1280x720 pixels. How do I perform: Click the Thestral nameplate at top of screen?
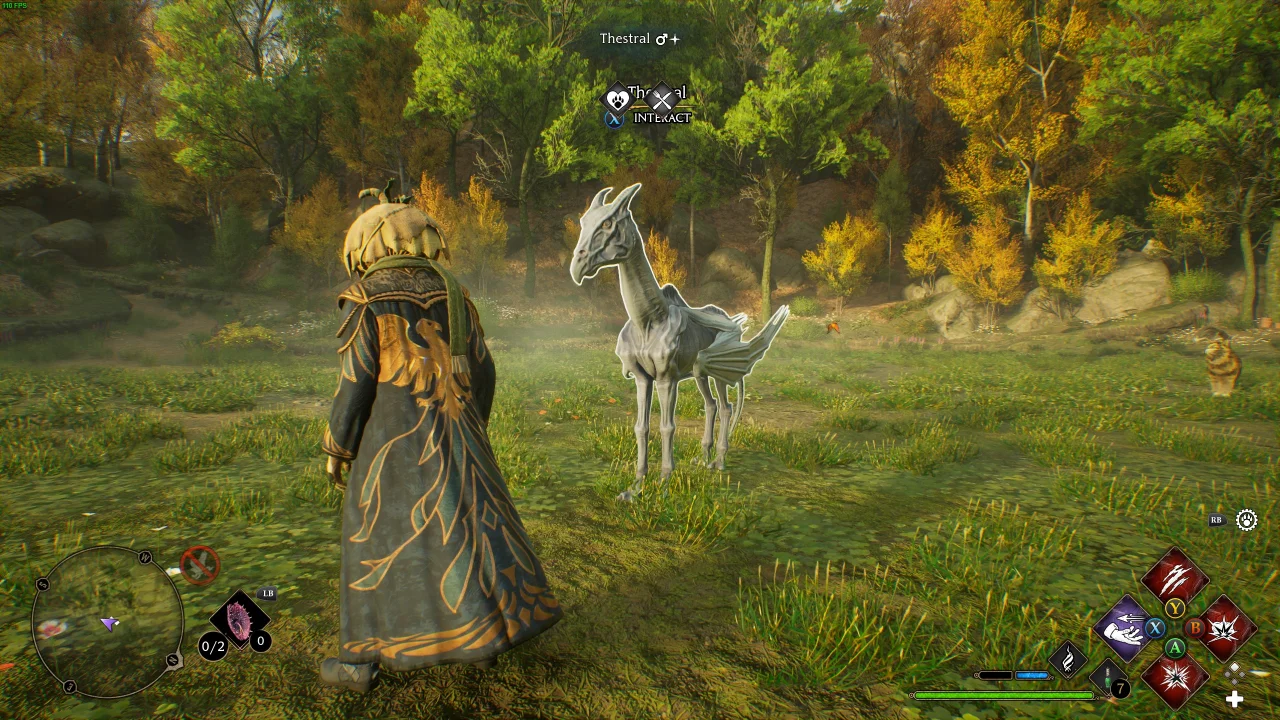626,38
